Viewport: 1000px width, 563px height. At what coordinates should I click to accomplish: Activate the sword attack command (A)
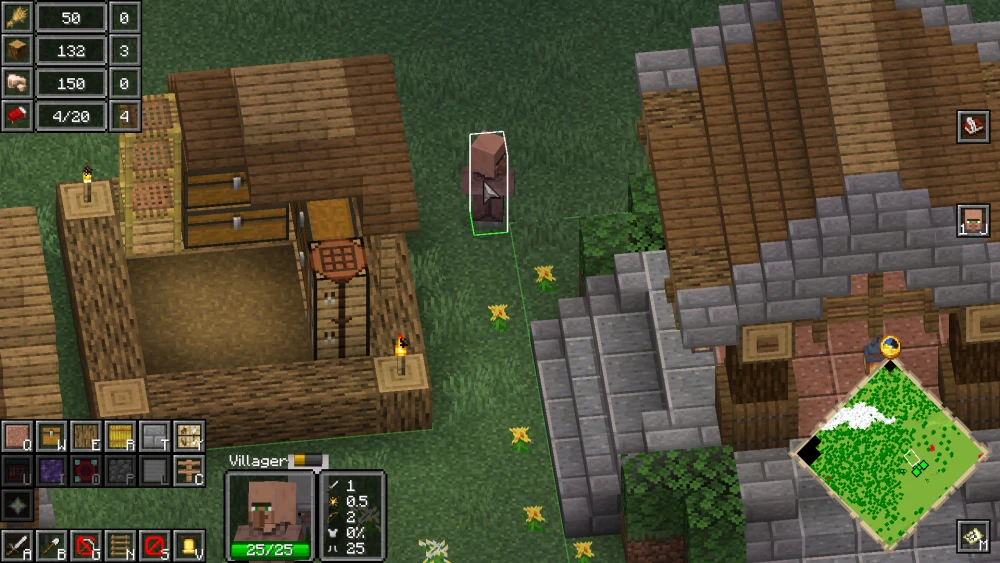[17, 546]
